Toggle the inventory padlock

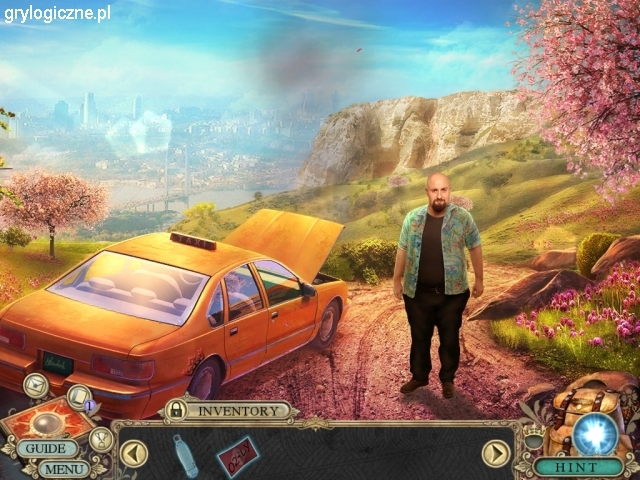click(x=176, y=410)
